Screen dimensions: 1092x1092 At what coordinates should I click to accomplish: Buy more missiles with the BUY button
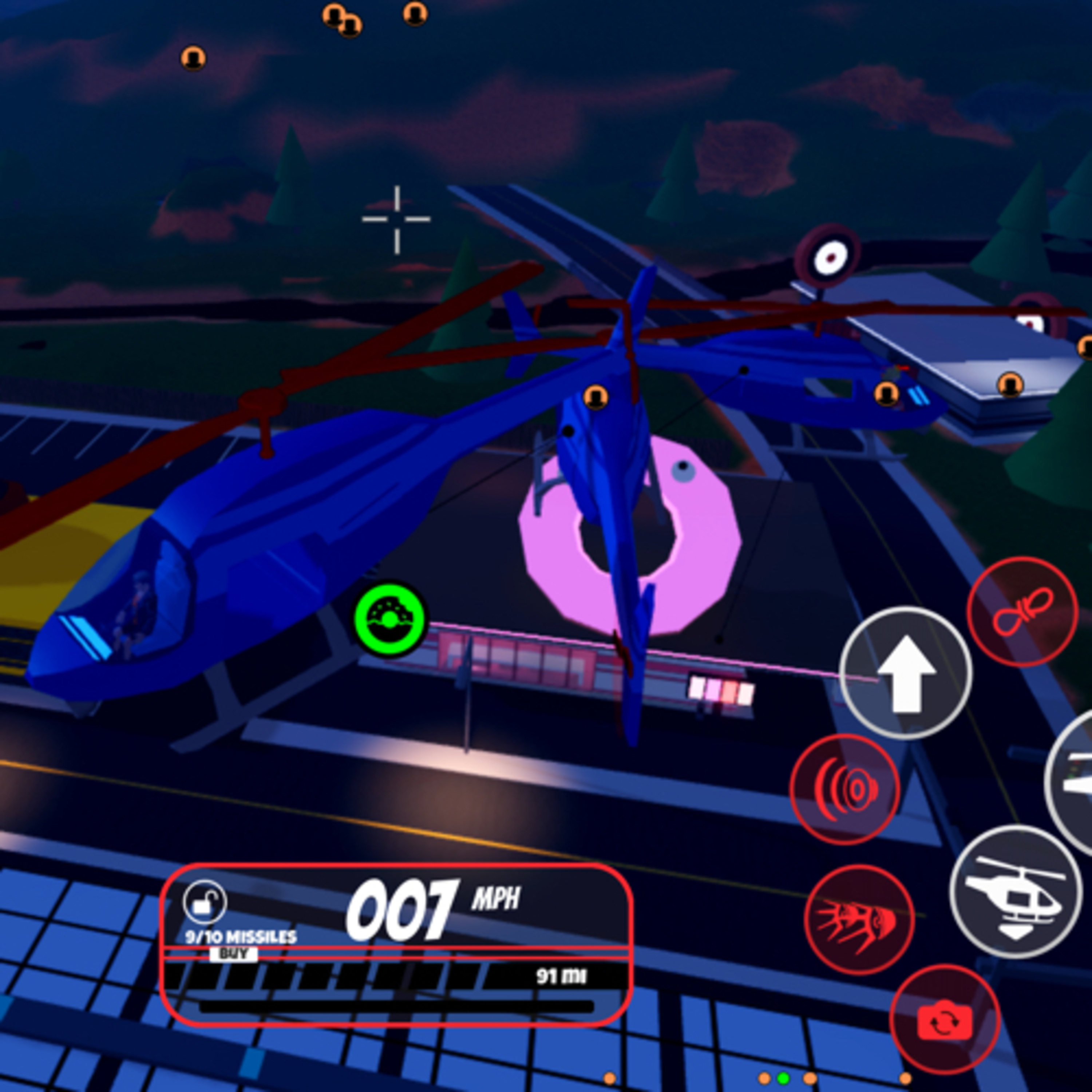(233, 954)
